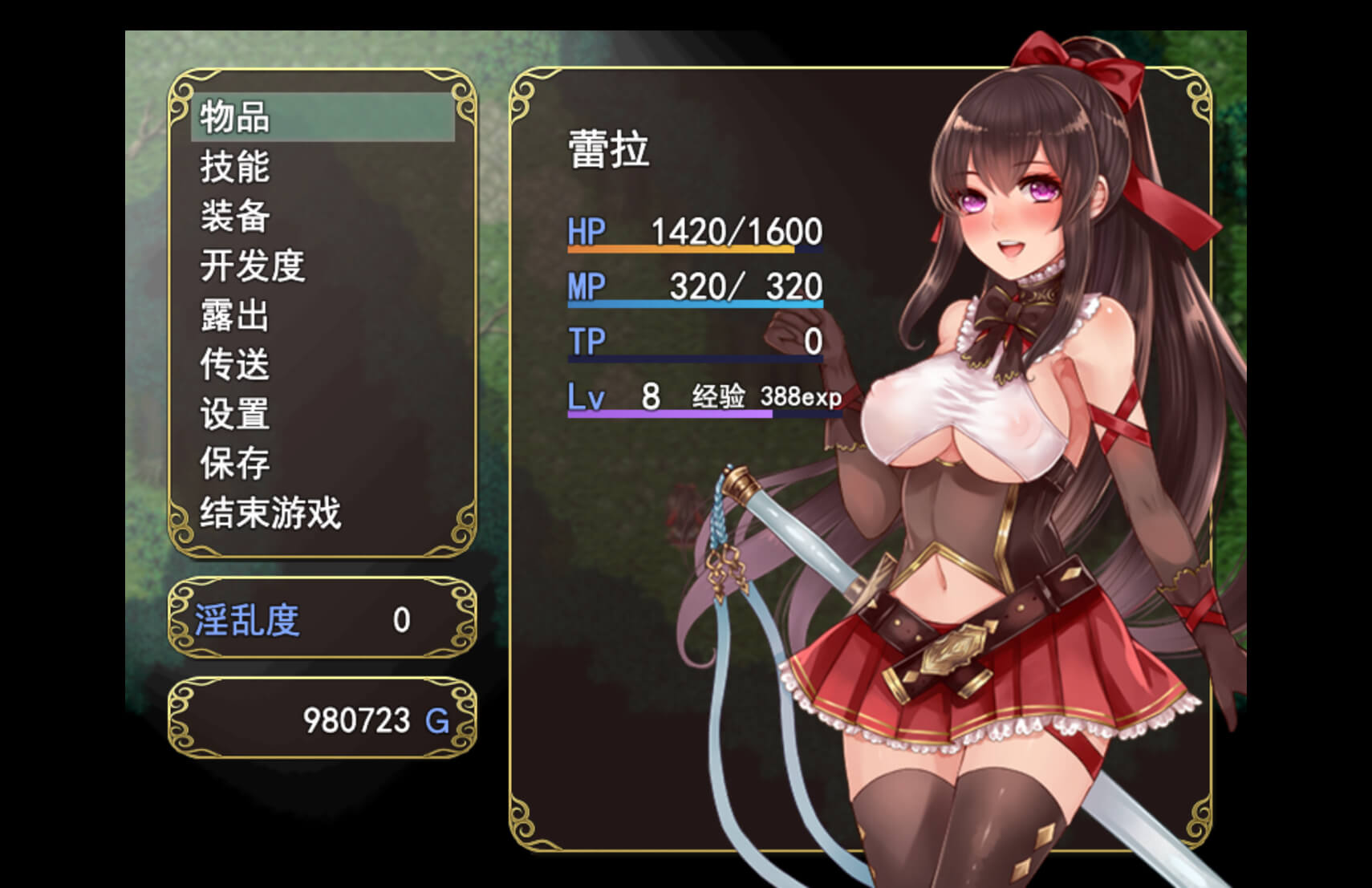The height and width of the screenshot is (888, 1372).
Task: Open the 设置 settings menu
Action: pos(236,414)
